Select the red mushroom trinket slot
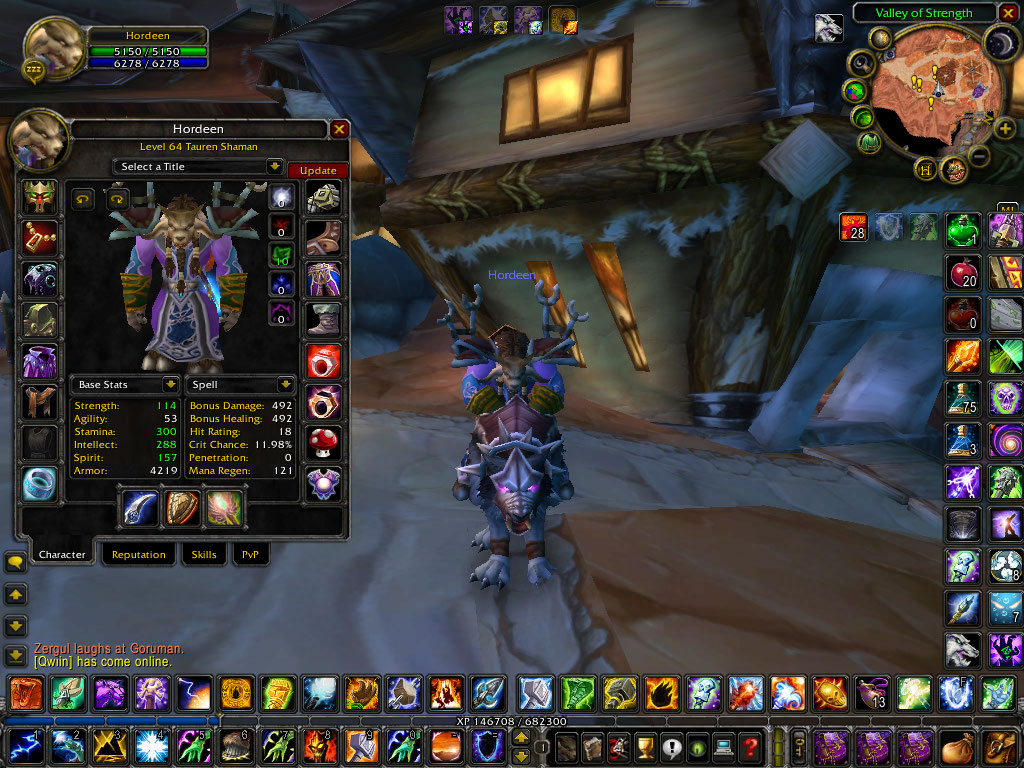The width and height of the screenshot is (1024, 768). click(323, 442)
